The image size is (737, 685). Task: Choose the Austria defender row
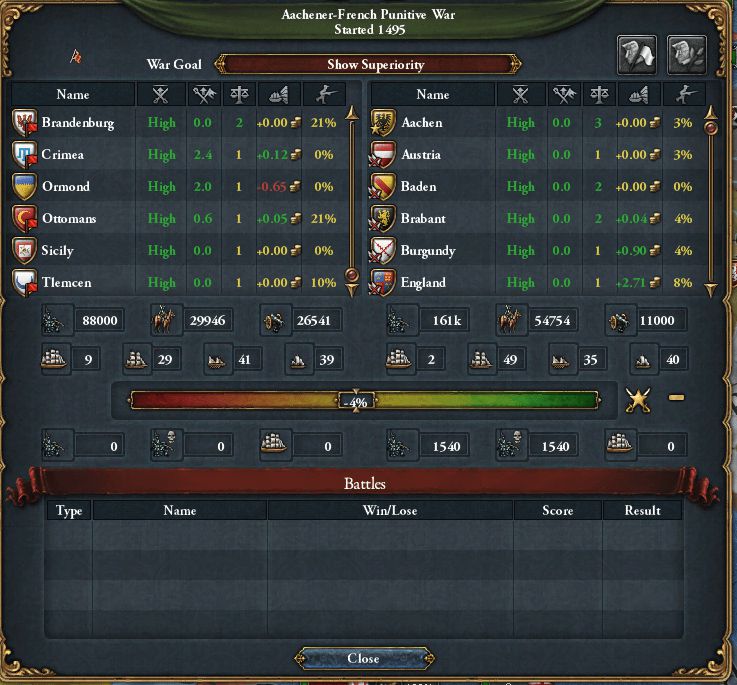421,155
